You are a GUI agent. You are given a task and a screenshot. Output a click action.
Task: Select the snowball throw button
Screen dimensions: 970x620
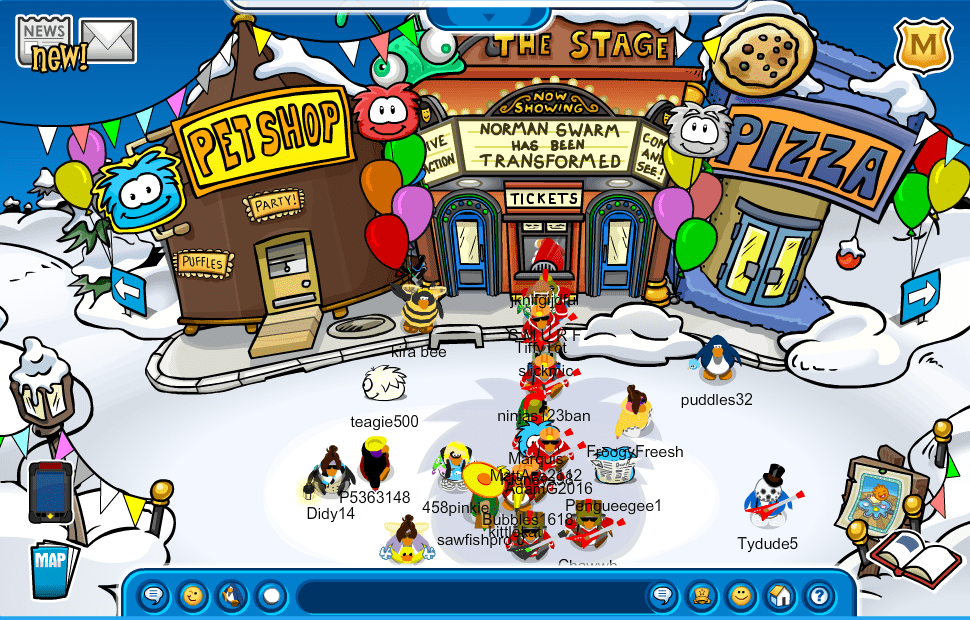[270, 597]
